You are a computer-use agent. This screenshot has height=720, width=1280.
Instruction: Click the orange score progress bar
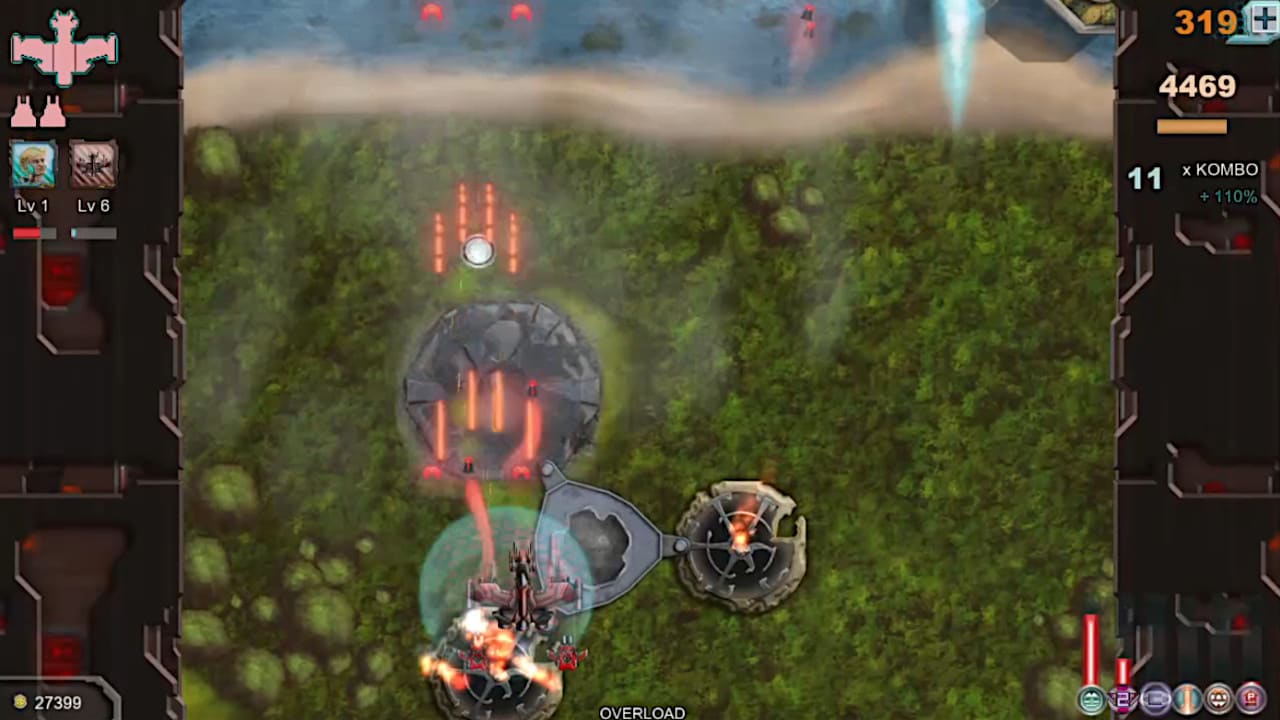(1193, 126)
